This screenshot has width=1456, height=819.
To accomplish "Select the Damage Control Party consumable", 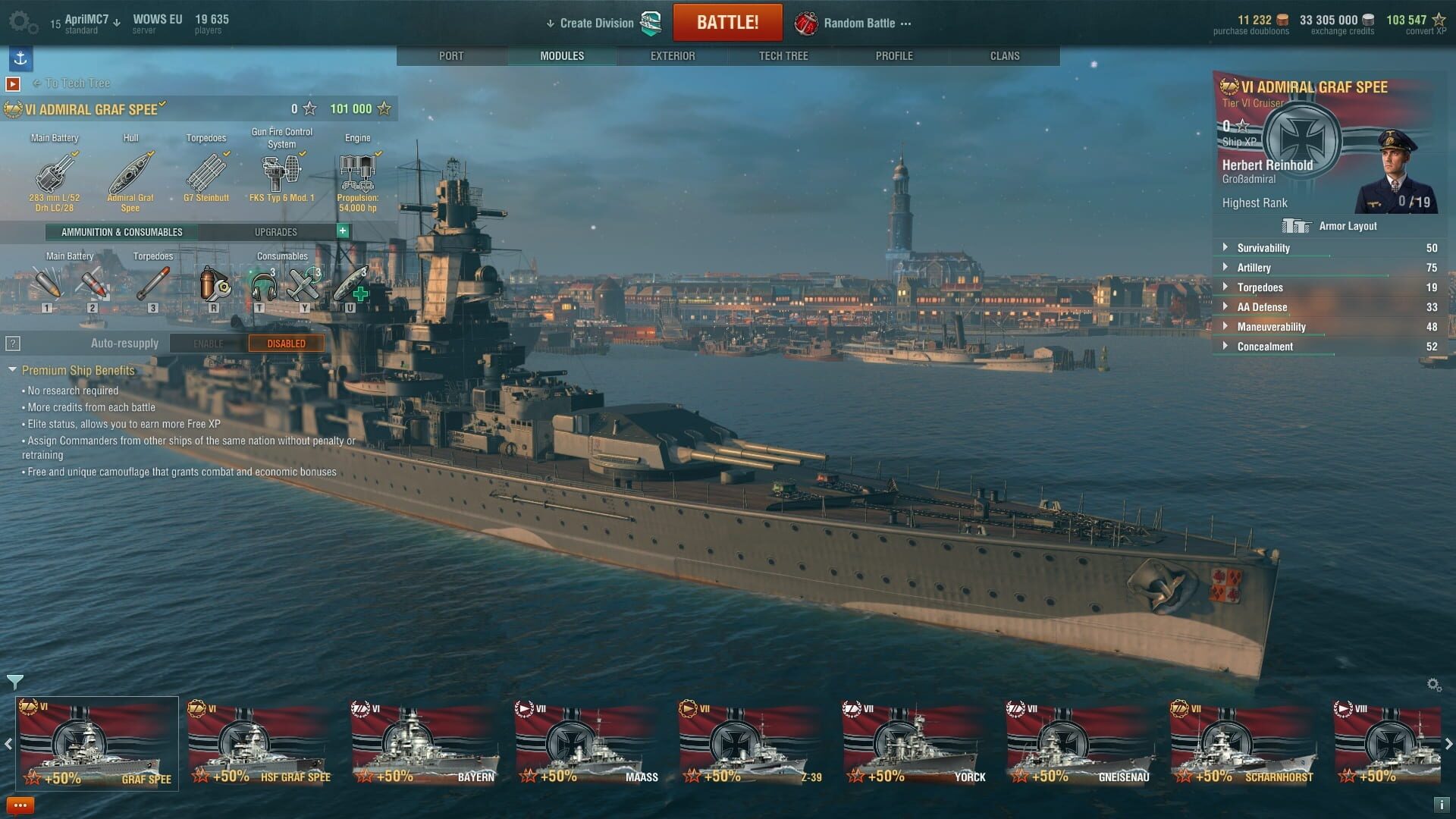I will pos(213,287).
